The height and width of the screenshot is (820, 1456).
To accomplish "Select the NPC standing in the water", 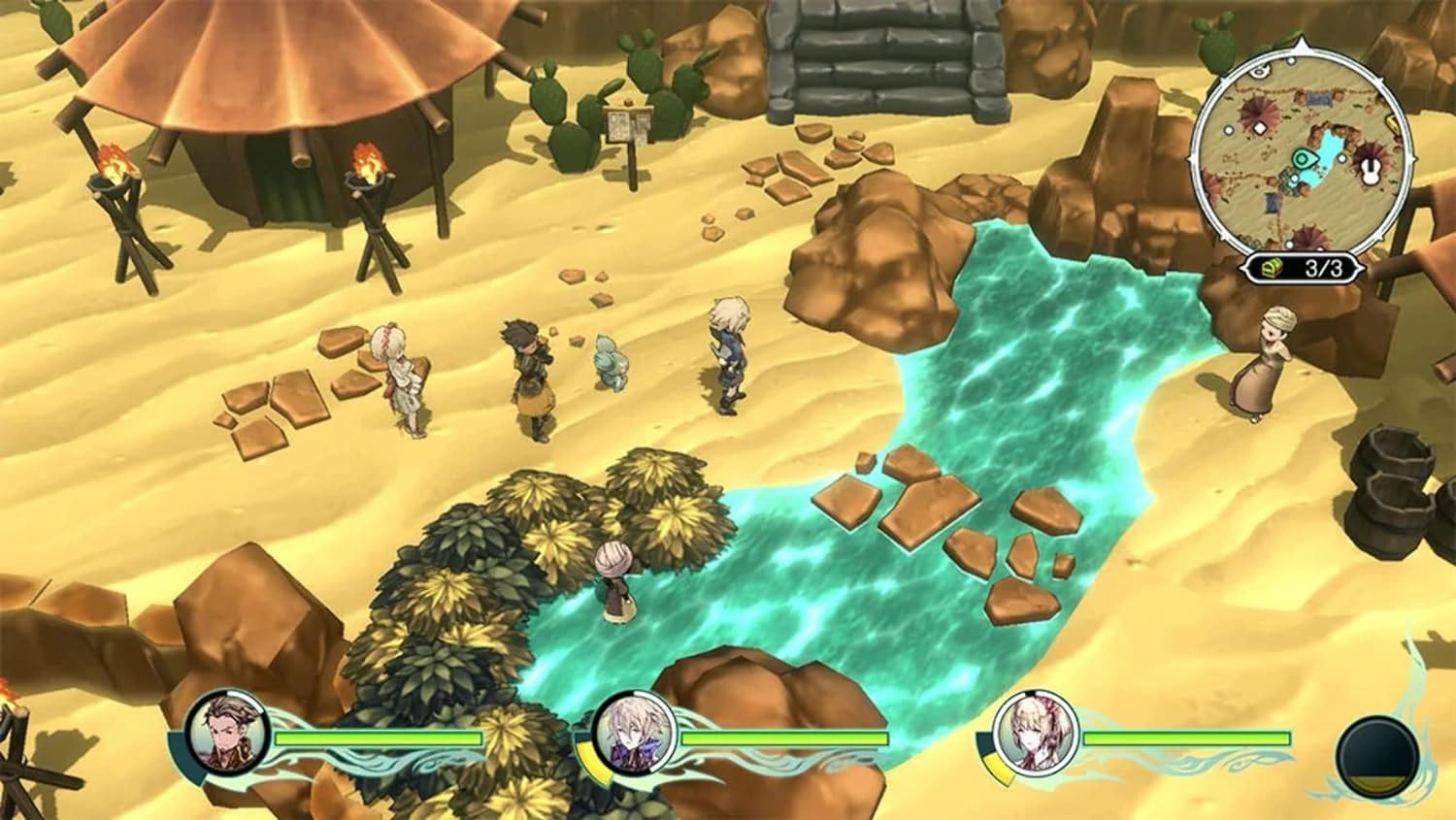I will point(613,582).
